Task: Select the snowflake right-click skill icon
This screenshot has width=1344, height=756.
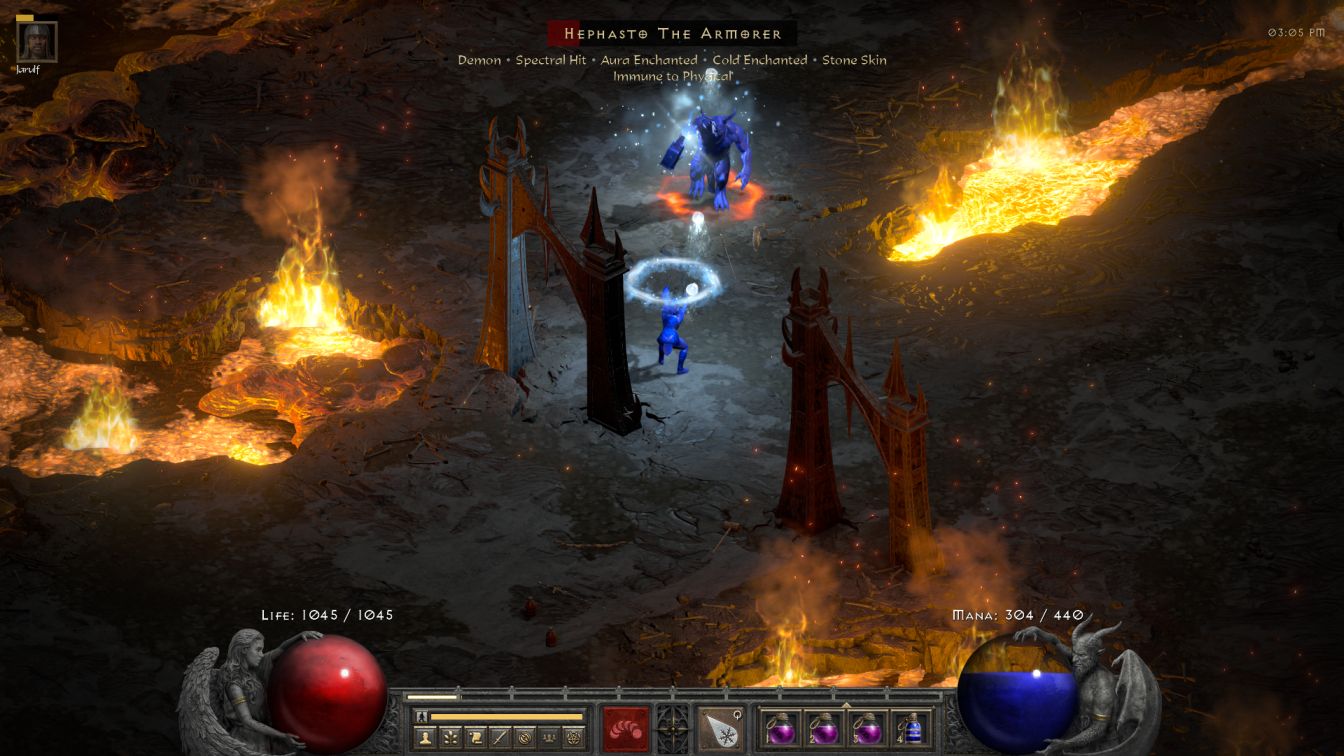Action: (719, 728)
